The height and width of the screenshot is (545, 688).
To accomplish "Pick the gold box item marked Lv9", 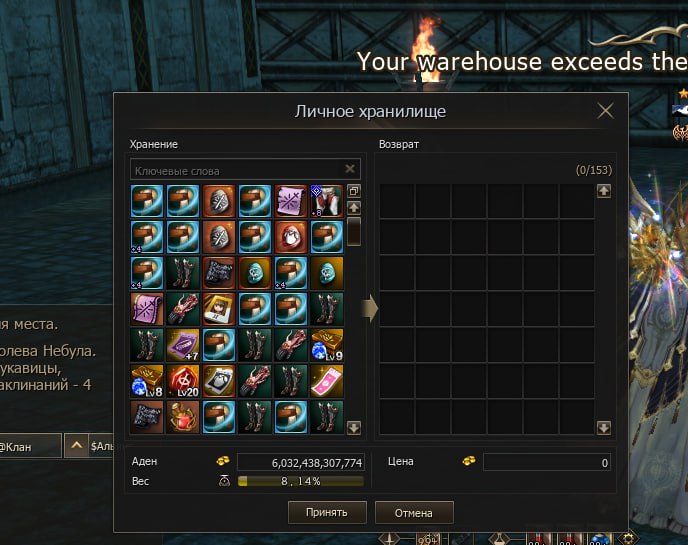I will 327,345.
